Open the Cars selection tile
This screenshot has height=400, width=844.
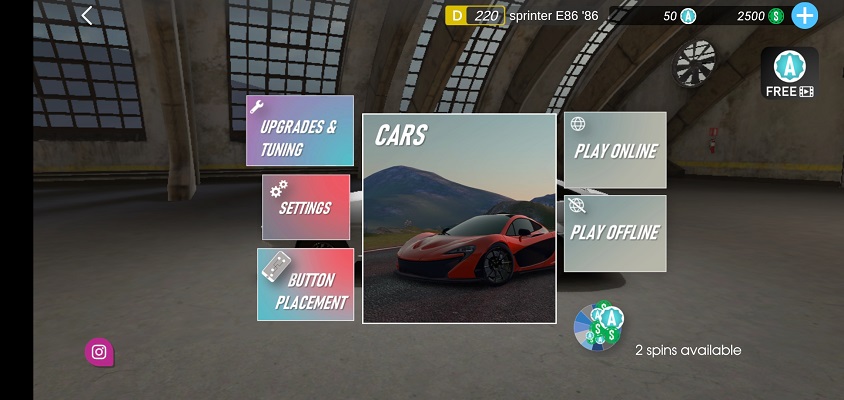pyautogui.click(x=459, y=218)
